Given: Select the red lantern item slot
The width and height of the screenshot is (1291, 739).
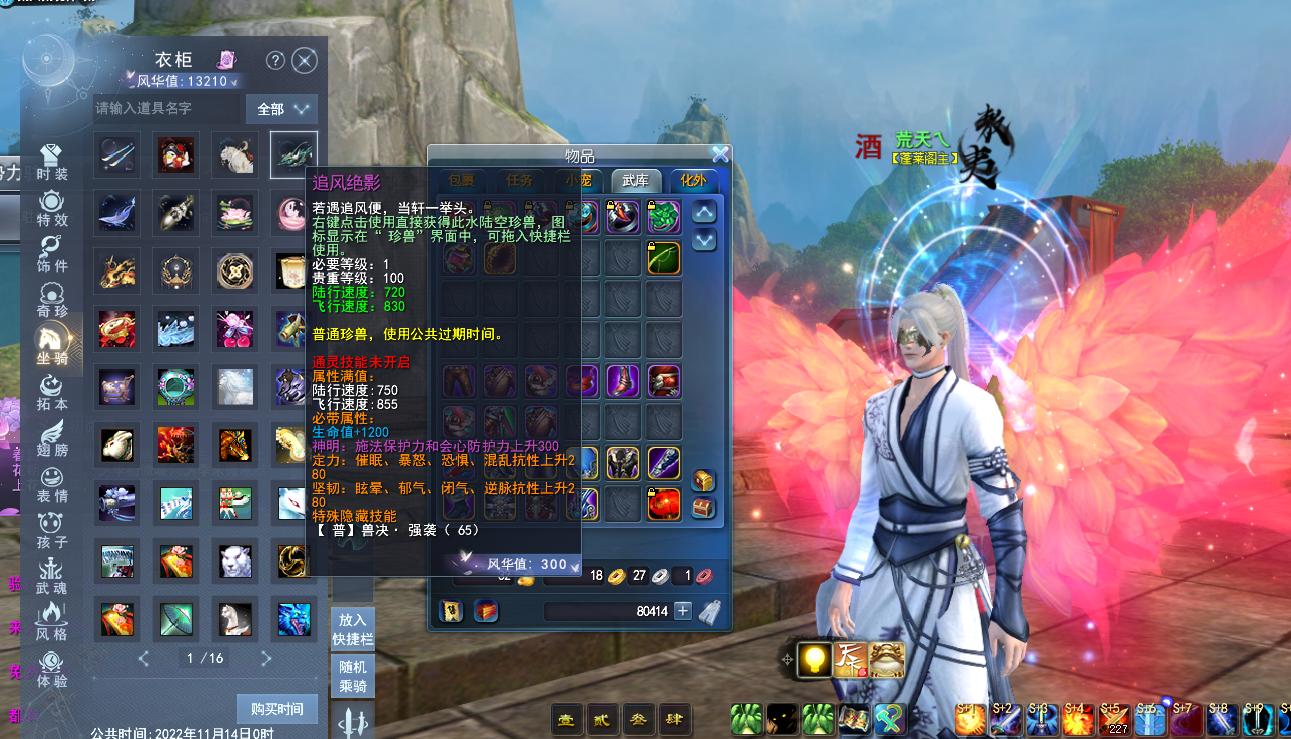Looking at the screenshot, I should click(x=663, y=502).
